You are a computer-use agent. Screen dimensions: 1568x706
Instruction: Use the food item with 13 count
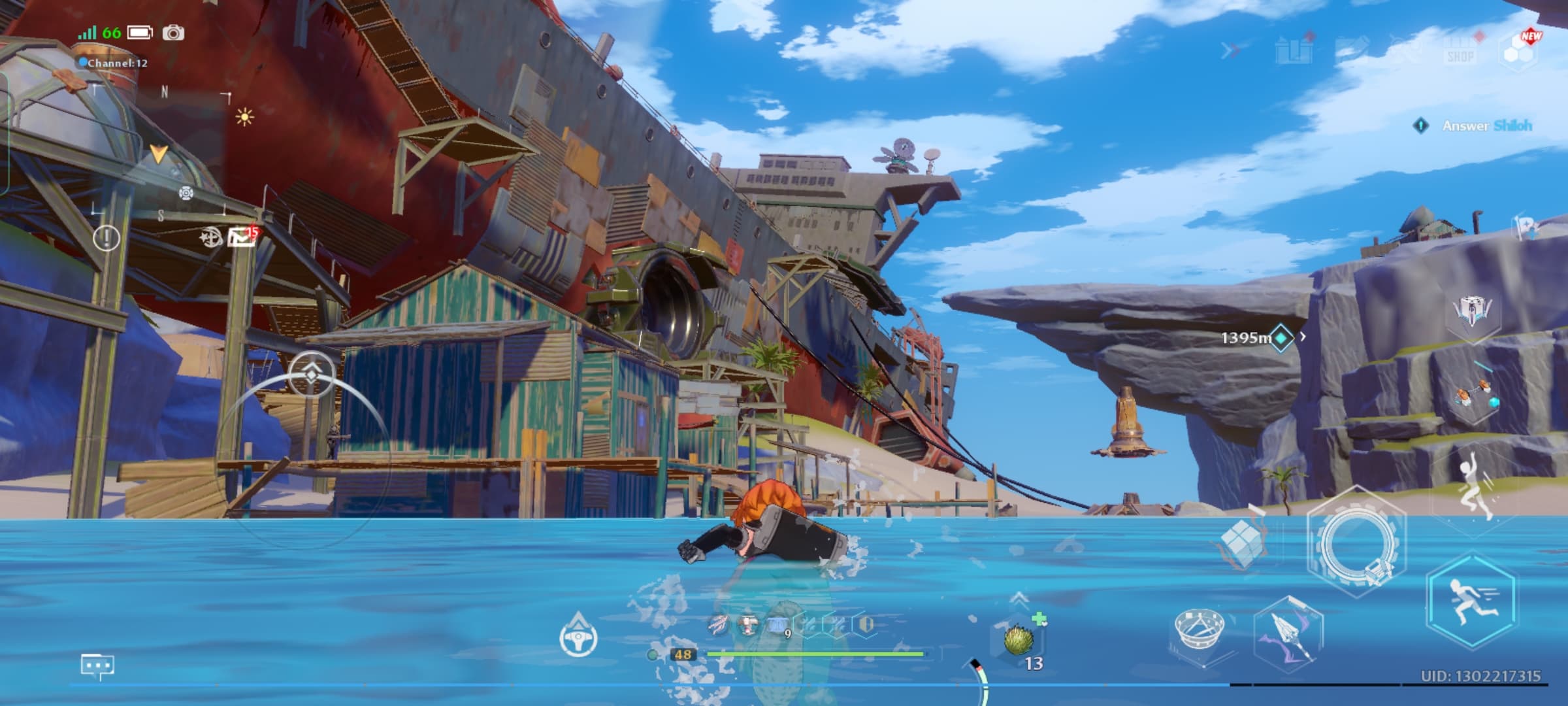coord(1018,640)
